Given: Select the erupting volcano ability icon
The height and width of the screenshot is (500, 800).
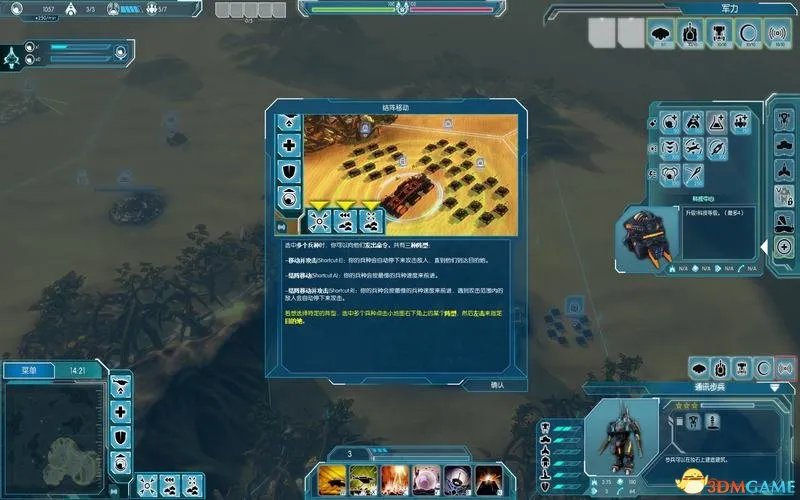Looking at the screenshot, I should tap(488, 477).
